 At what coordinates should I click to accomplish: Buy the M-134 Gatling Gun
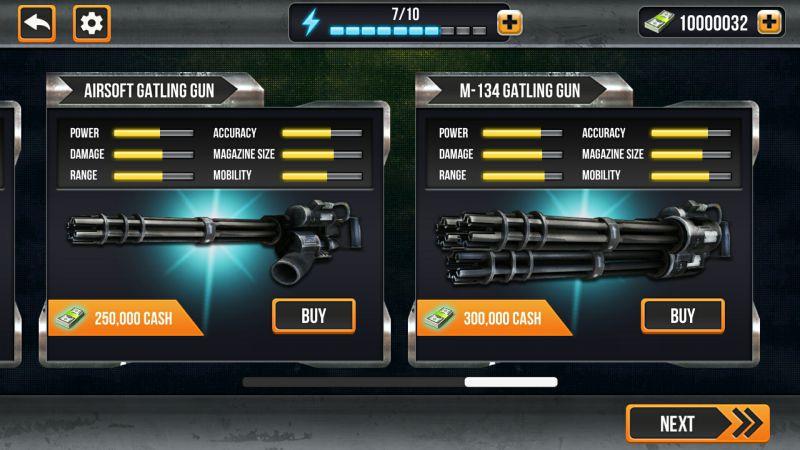[682, 316]
